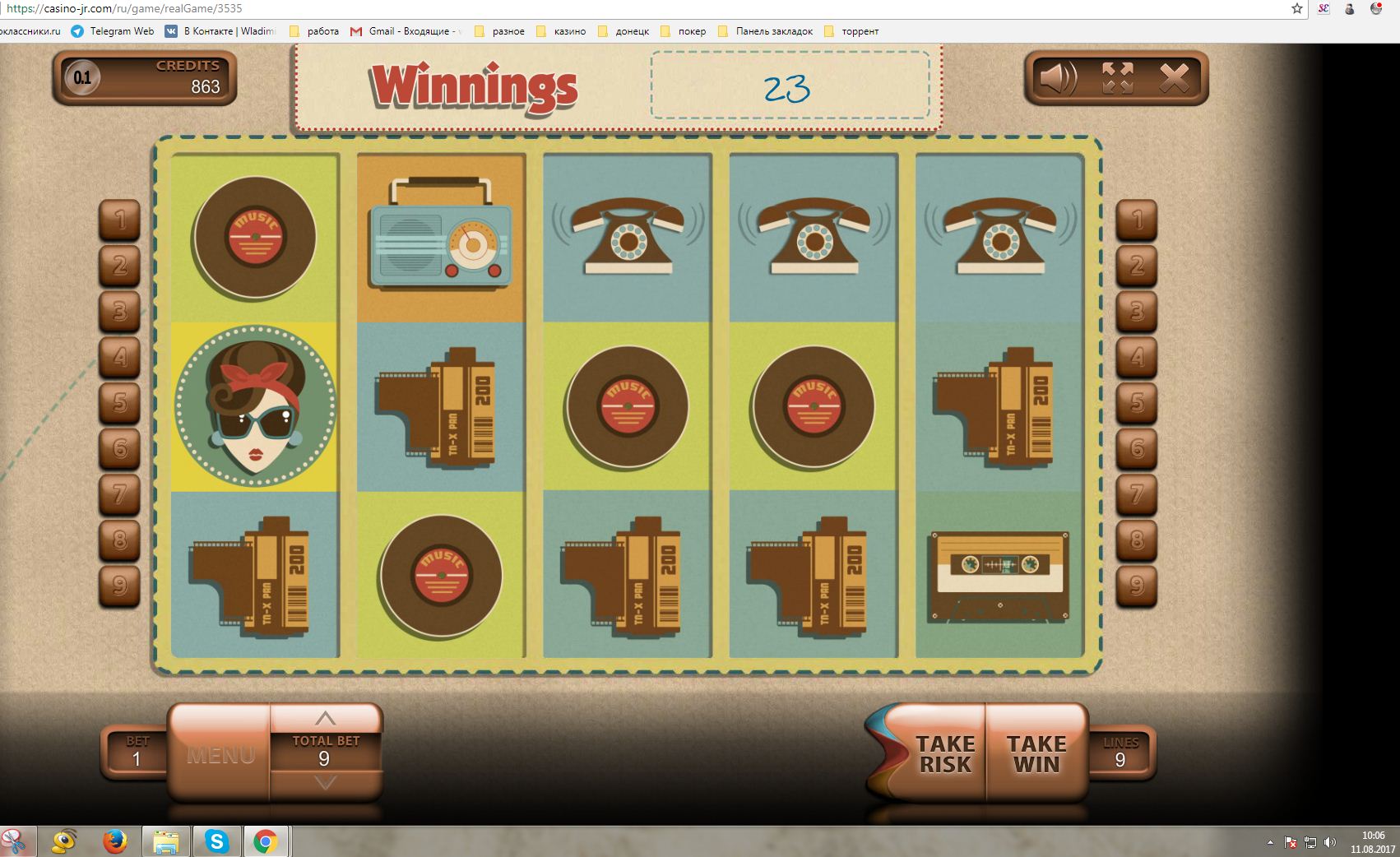Toggle the sound speaker icon
1400x857 pixels.
(x=1058, y=79)
